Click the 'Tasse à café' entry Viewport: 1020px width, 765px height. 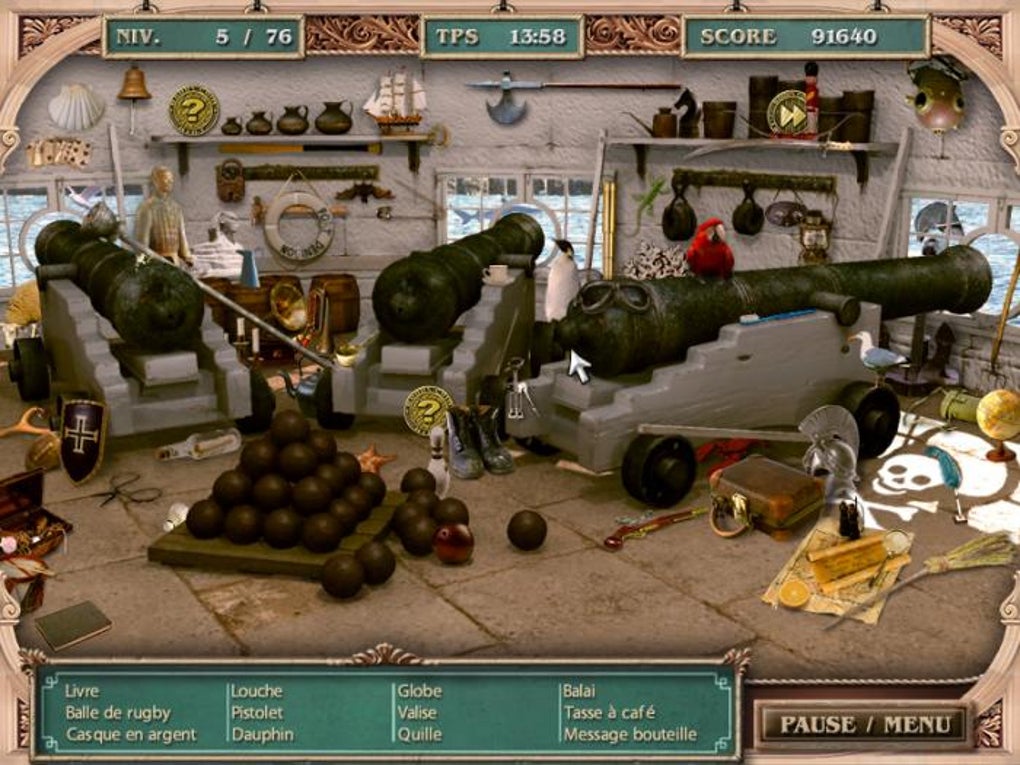click(x=610, y=712)
